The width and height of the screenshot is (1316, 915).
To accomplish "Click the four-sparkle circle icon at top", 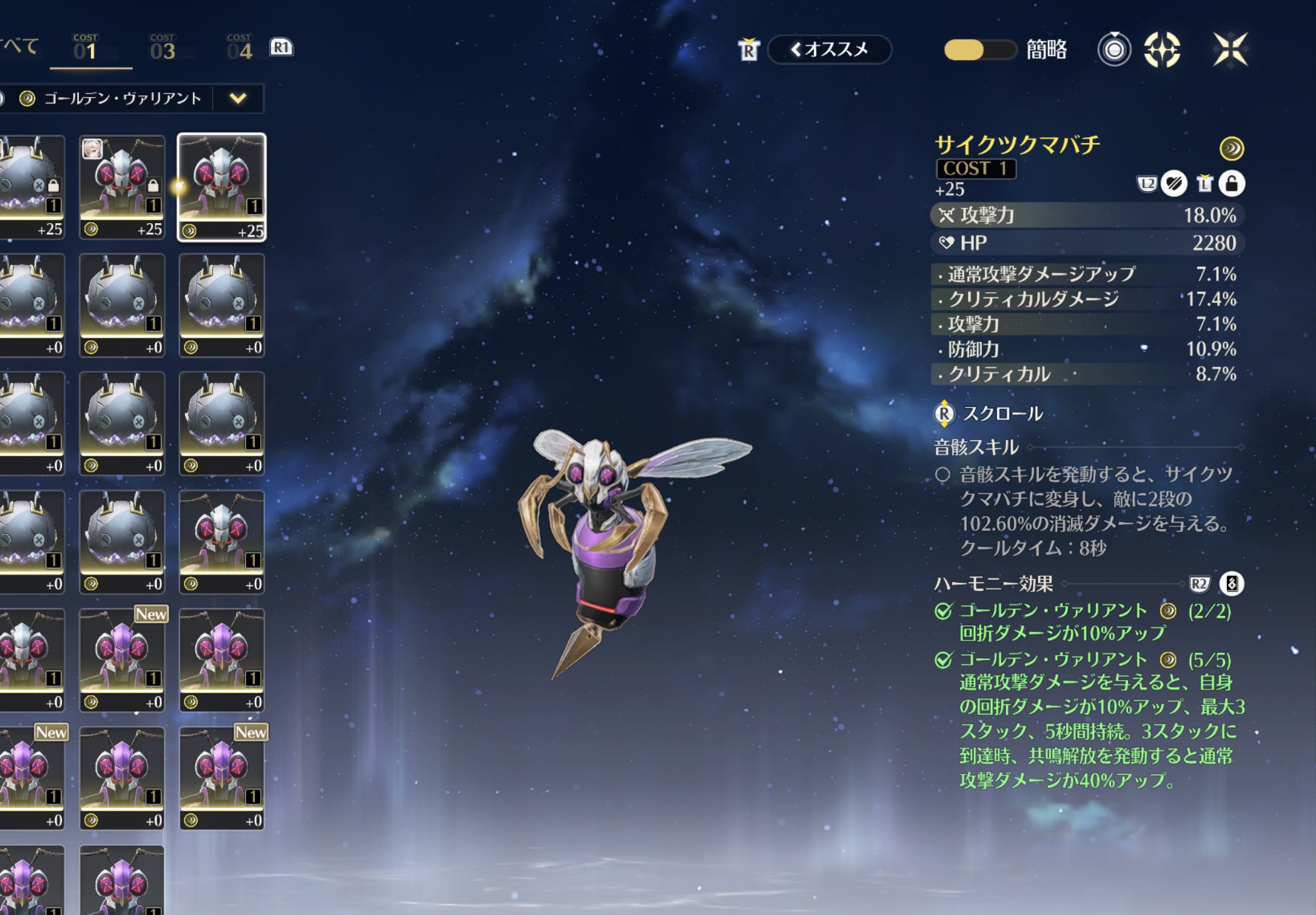I will [x=1162, y=50].
